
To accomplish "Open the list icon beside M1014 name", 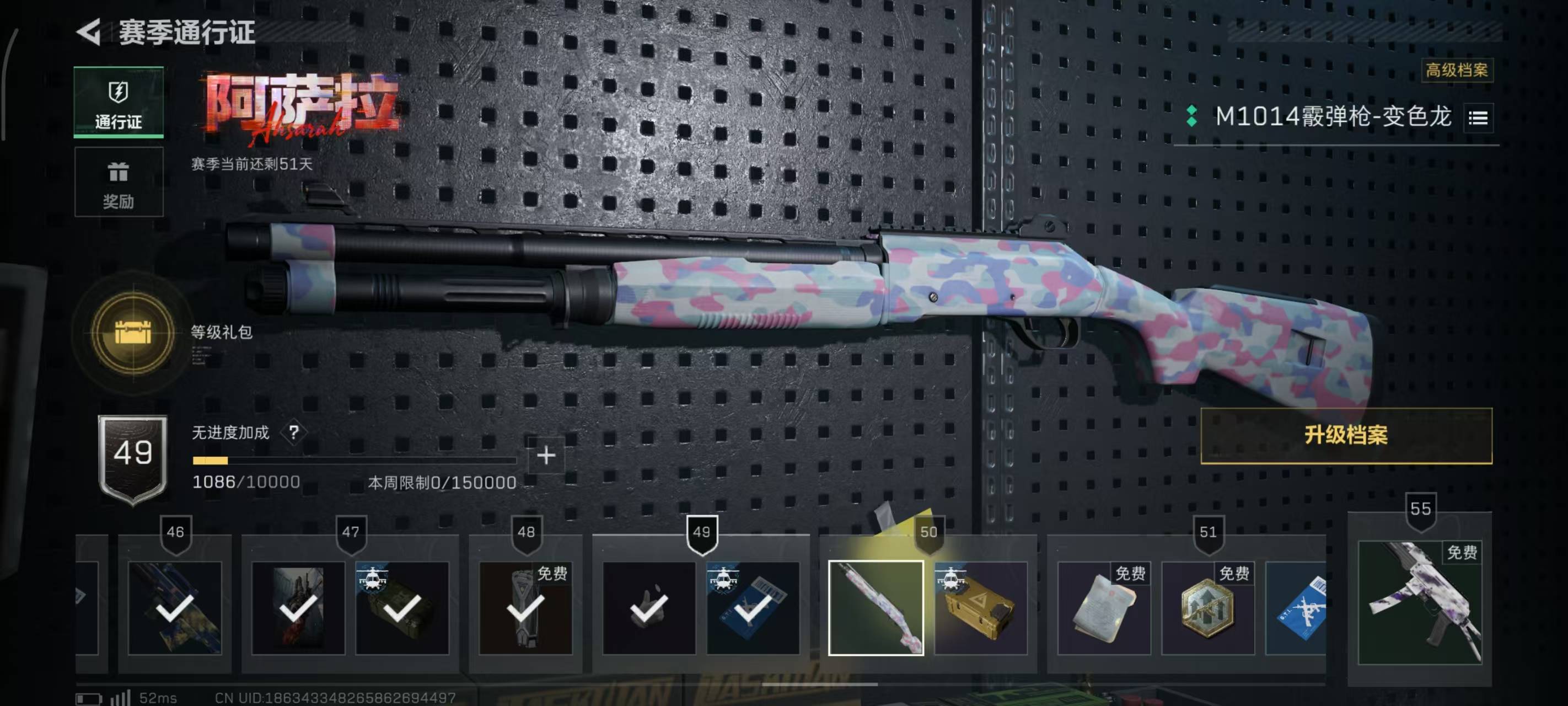I will [x=1478, y=117].
